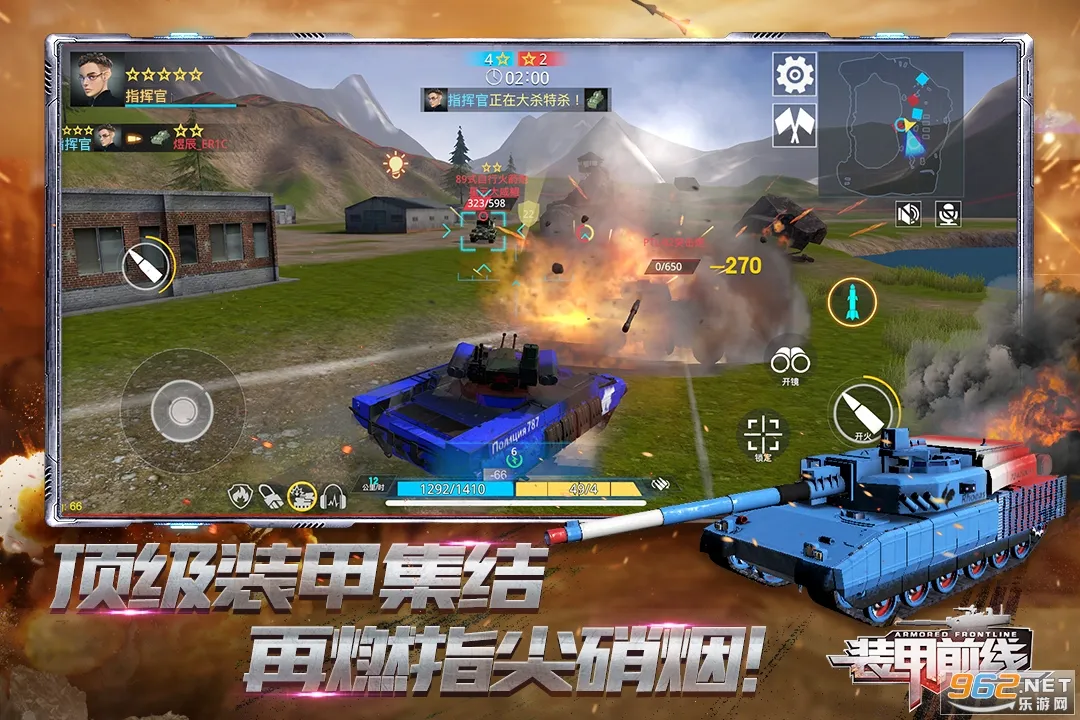Open the 指挥官 commander avatar
Screen dimensions: 1080x720
click(98, 78)
